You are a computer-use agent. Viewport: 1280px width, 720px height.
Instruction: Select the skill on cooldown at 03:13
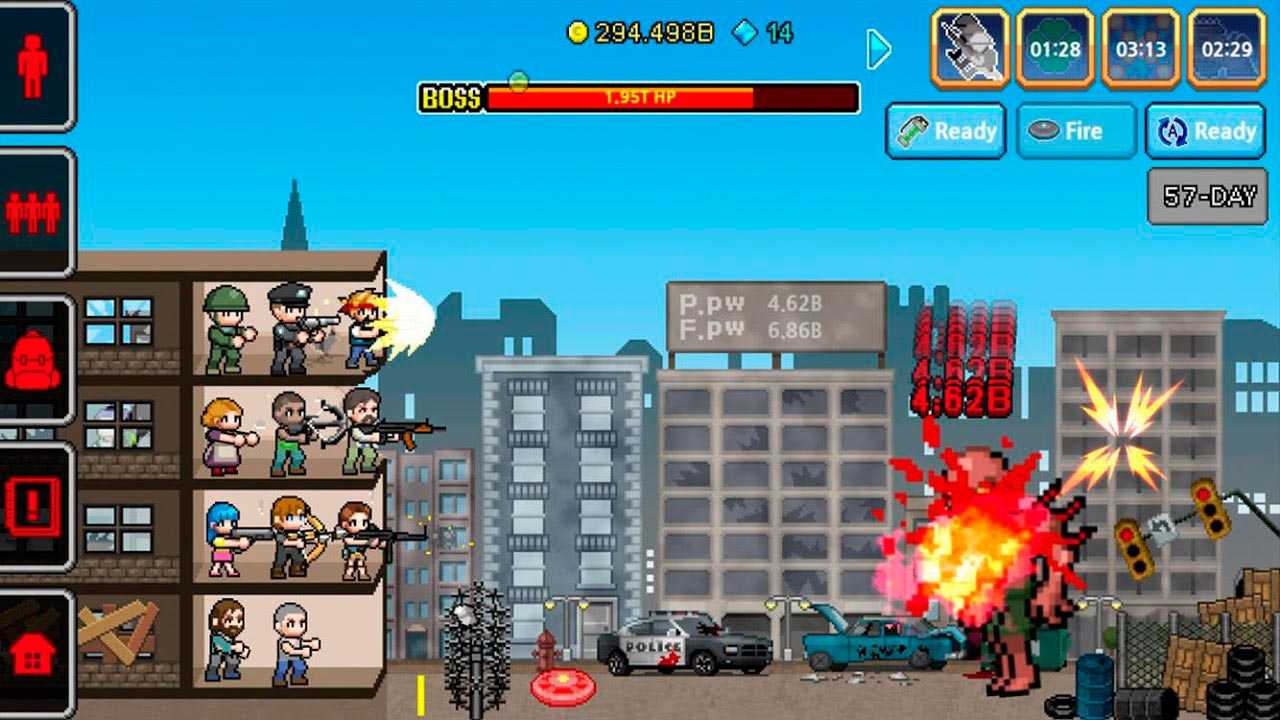(x=1141, y=47)
